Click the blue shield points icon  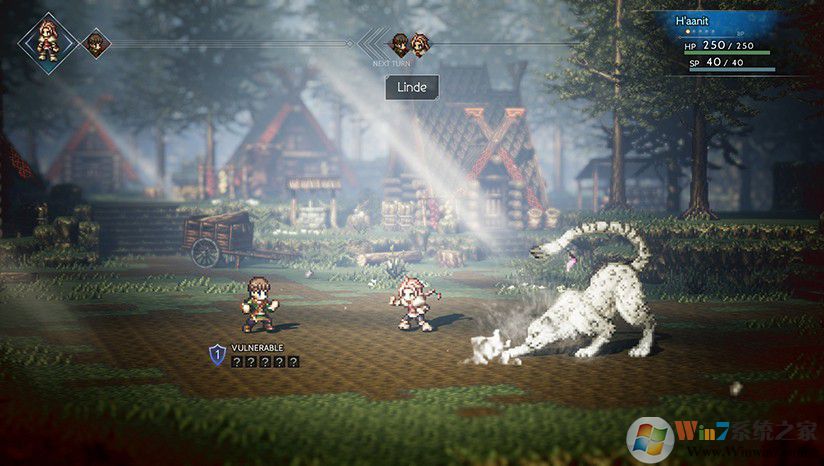pyautogui.click(x=217, y=354)
